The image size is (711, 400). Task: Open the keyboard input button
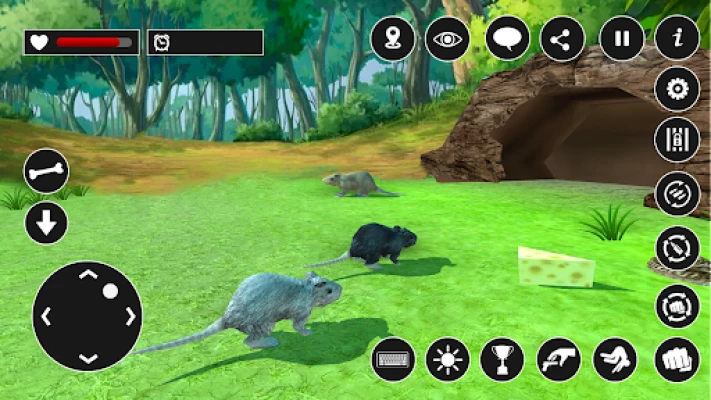click(x=393, y=359)
